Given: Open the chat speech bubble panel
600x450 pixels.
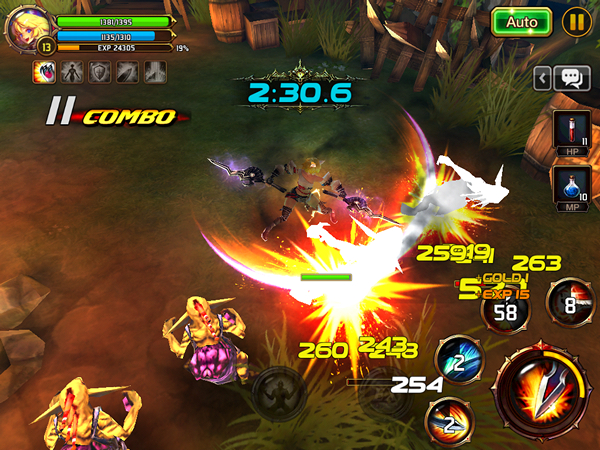Looking at the screenshot, I should [x=571, y=78].
